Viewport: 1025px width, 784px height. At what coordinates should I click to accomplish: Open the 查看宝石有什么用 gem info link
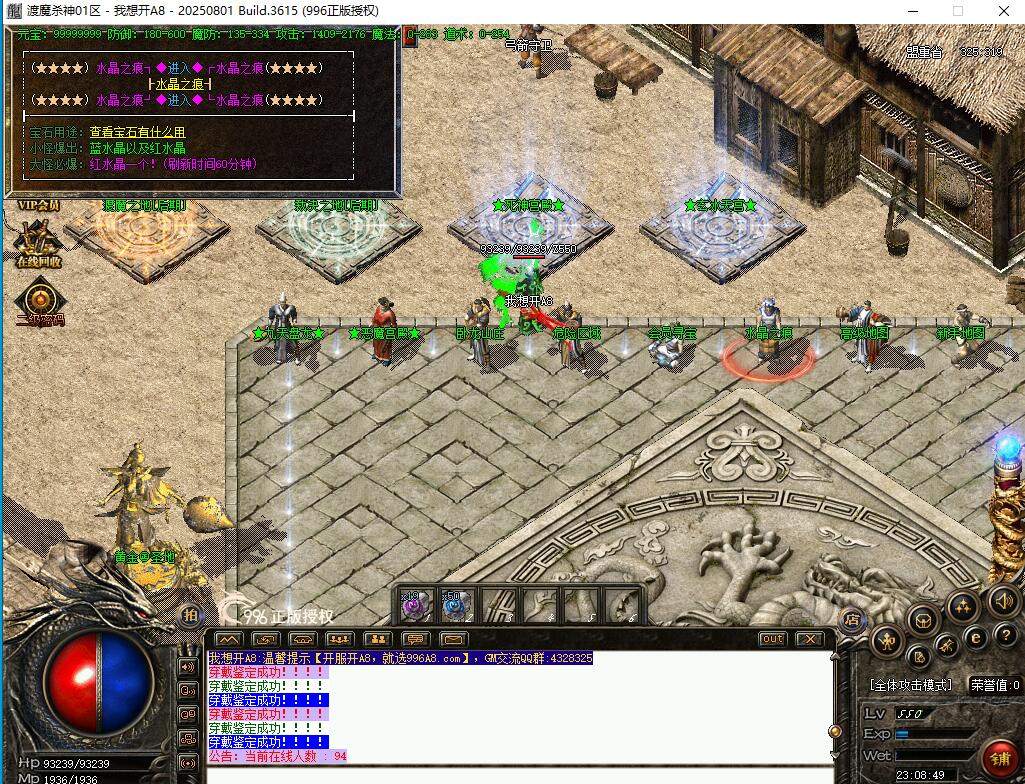(137, 132)
